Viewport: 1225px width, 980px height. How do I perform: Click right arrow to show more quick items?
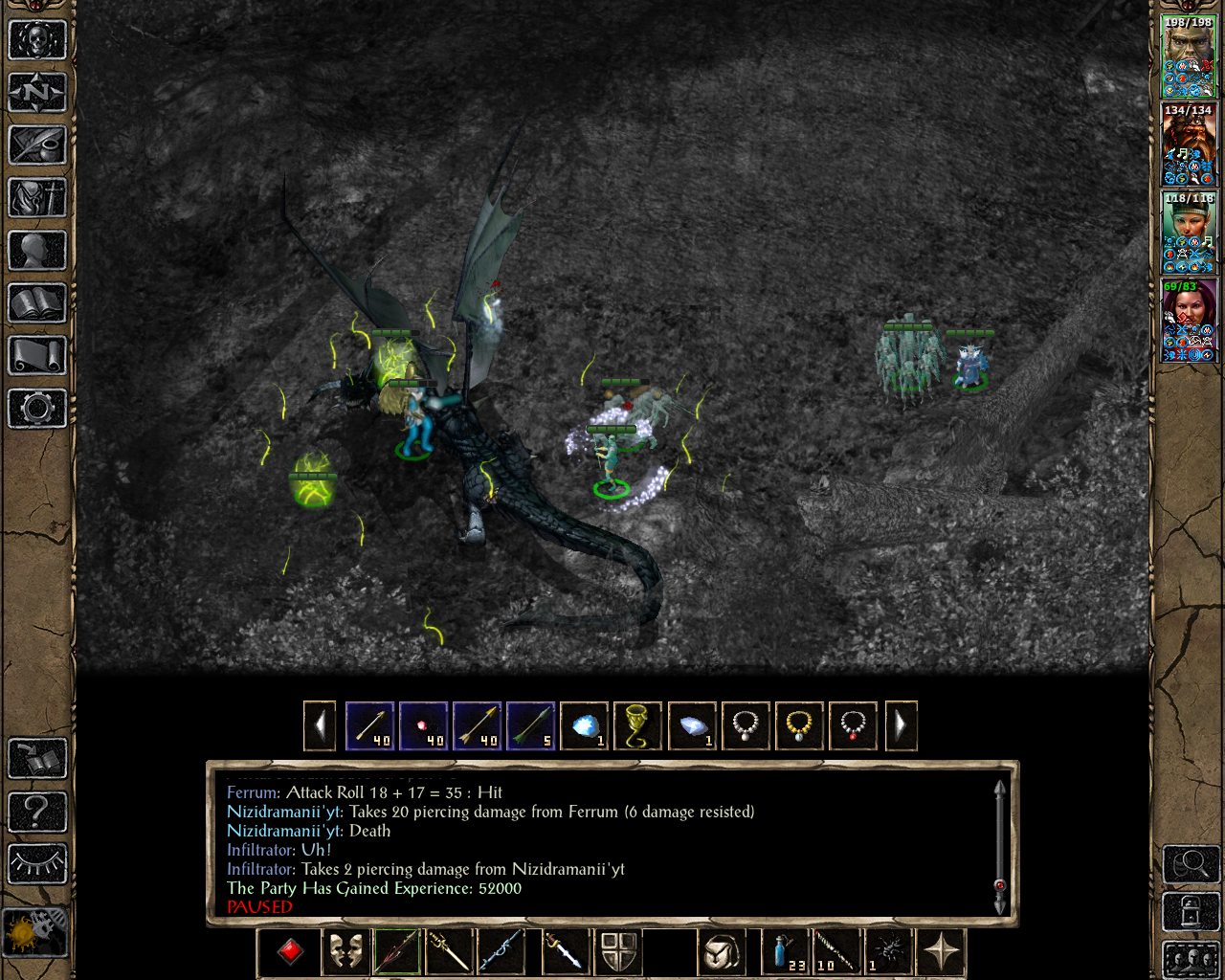coord(901,725)
